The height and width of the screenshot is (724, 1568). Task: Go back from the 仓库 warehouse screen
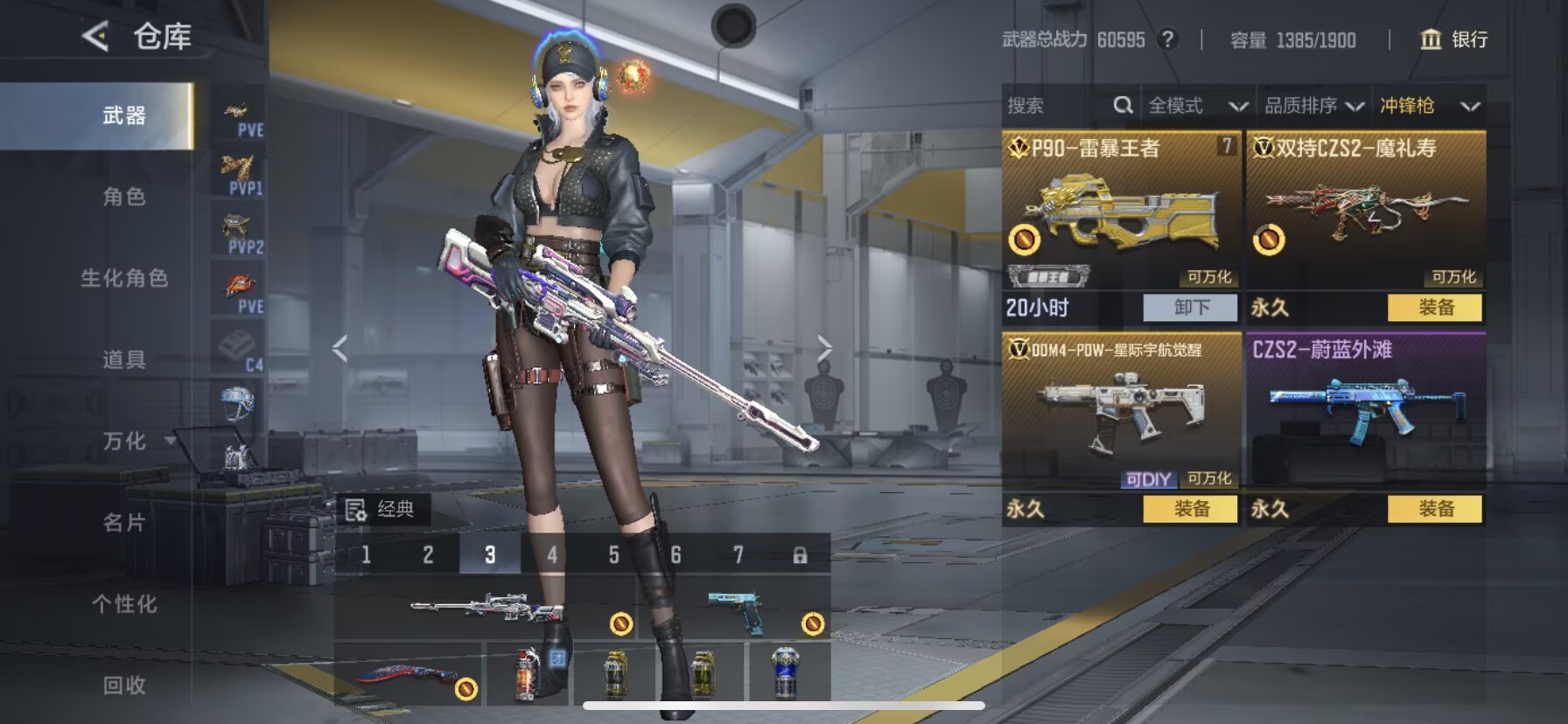95,37
